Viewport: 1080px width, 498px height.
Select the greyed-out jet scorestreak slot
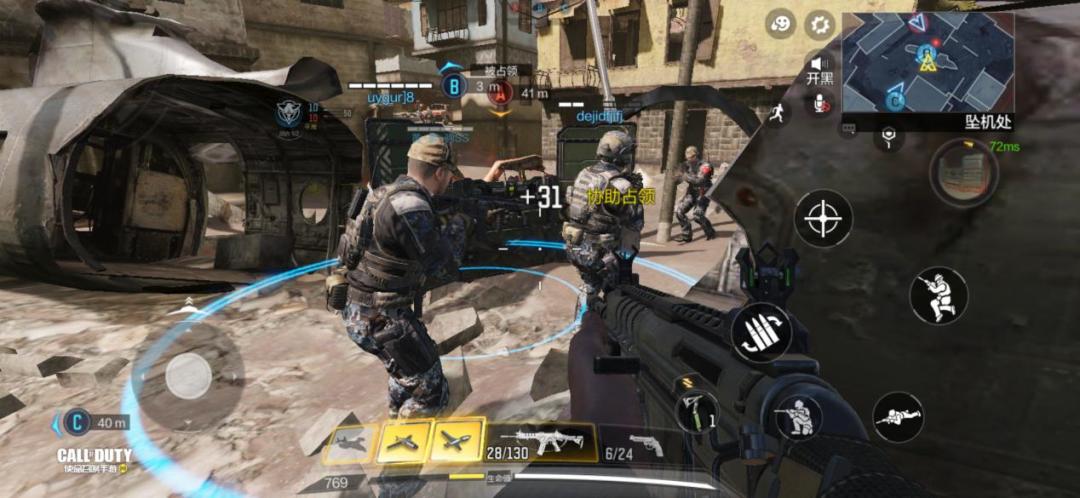point(350,443)
